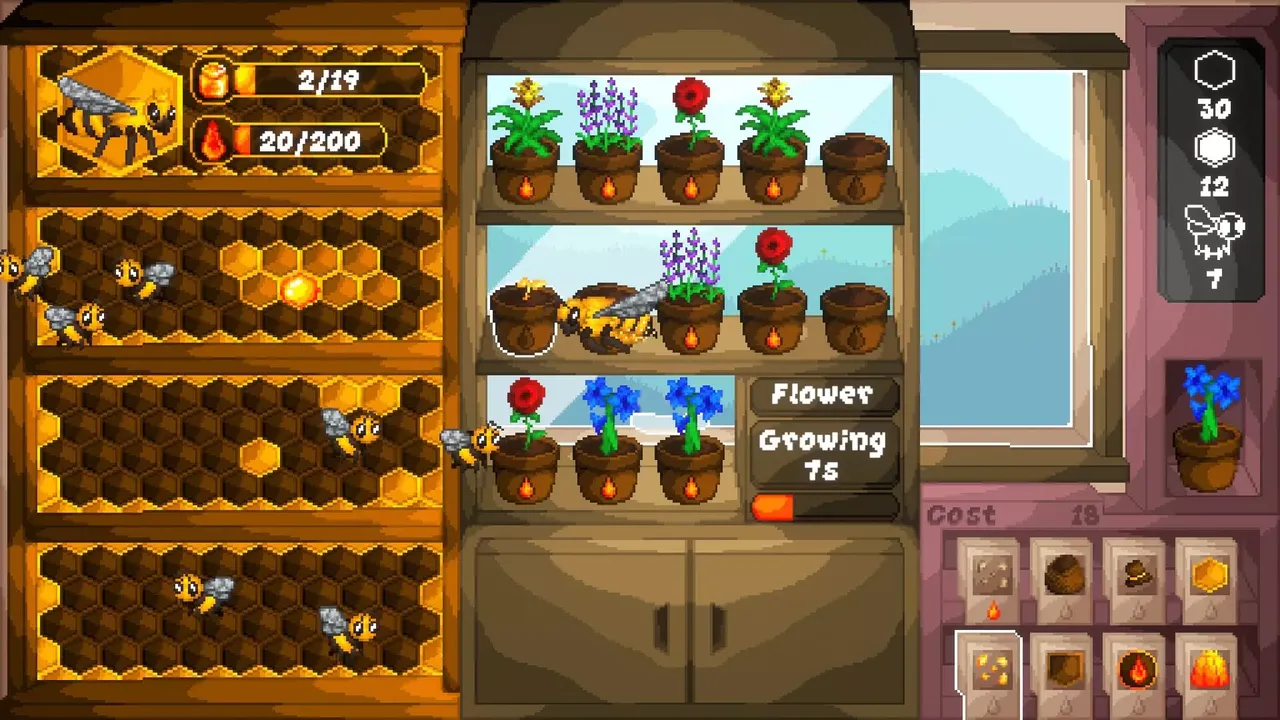Select the brown box item in the shop
1280x720 pixels.
tap(1062, 667)
